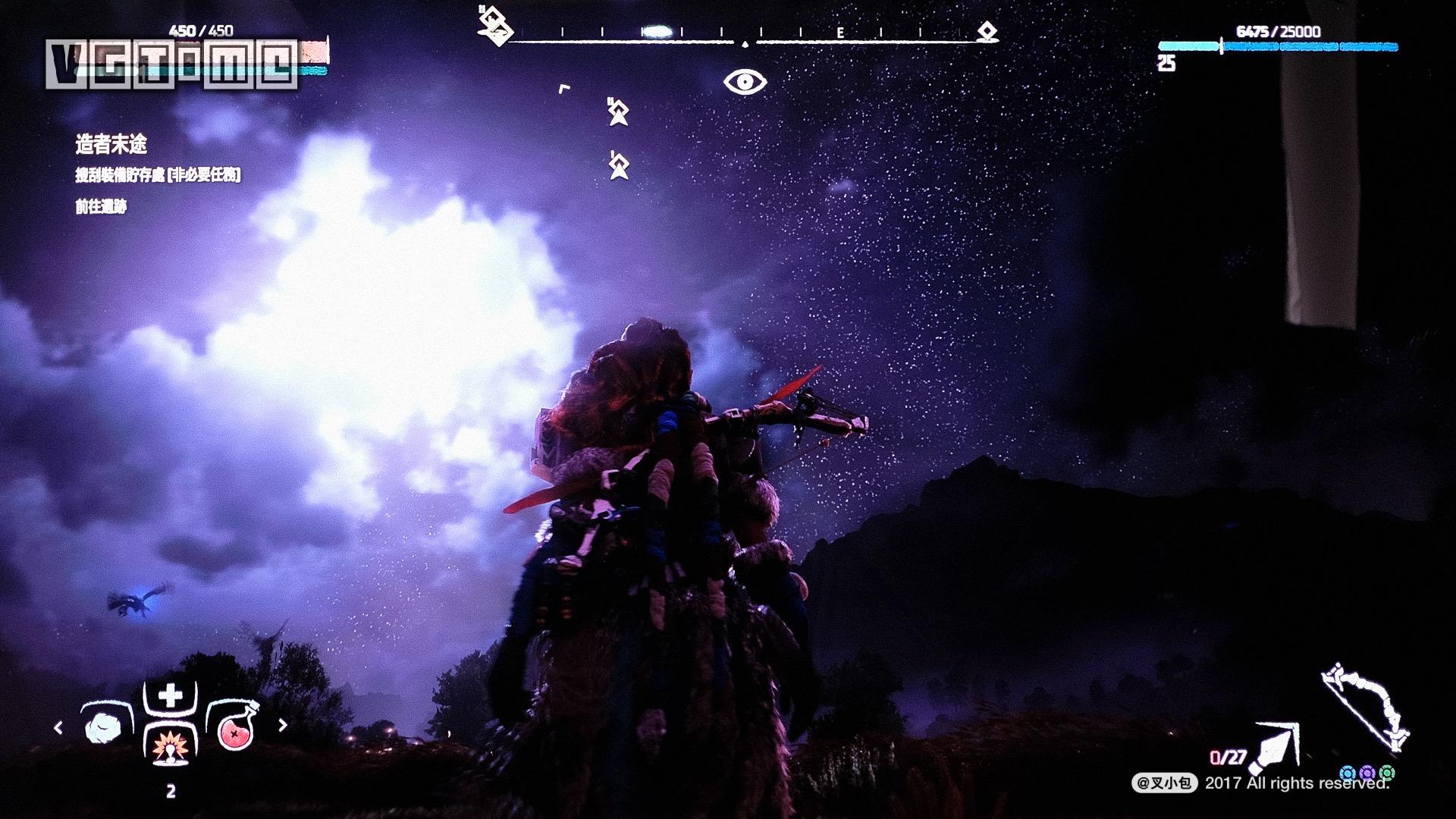Select the equipped bow weapon icon
Viewport: 1456px width, 819px height.
point(1365,707)
